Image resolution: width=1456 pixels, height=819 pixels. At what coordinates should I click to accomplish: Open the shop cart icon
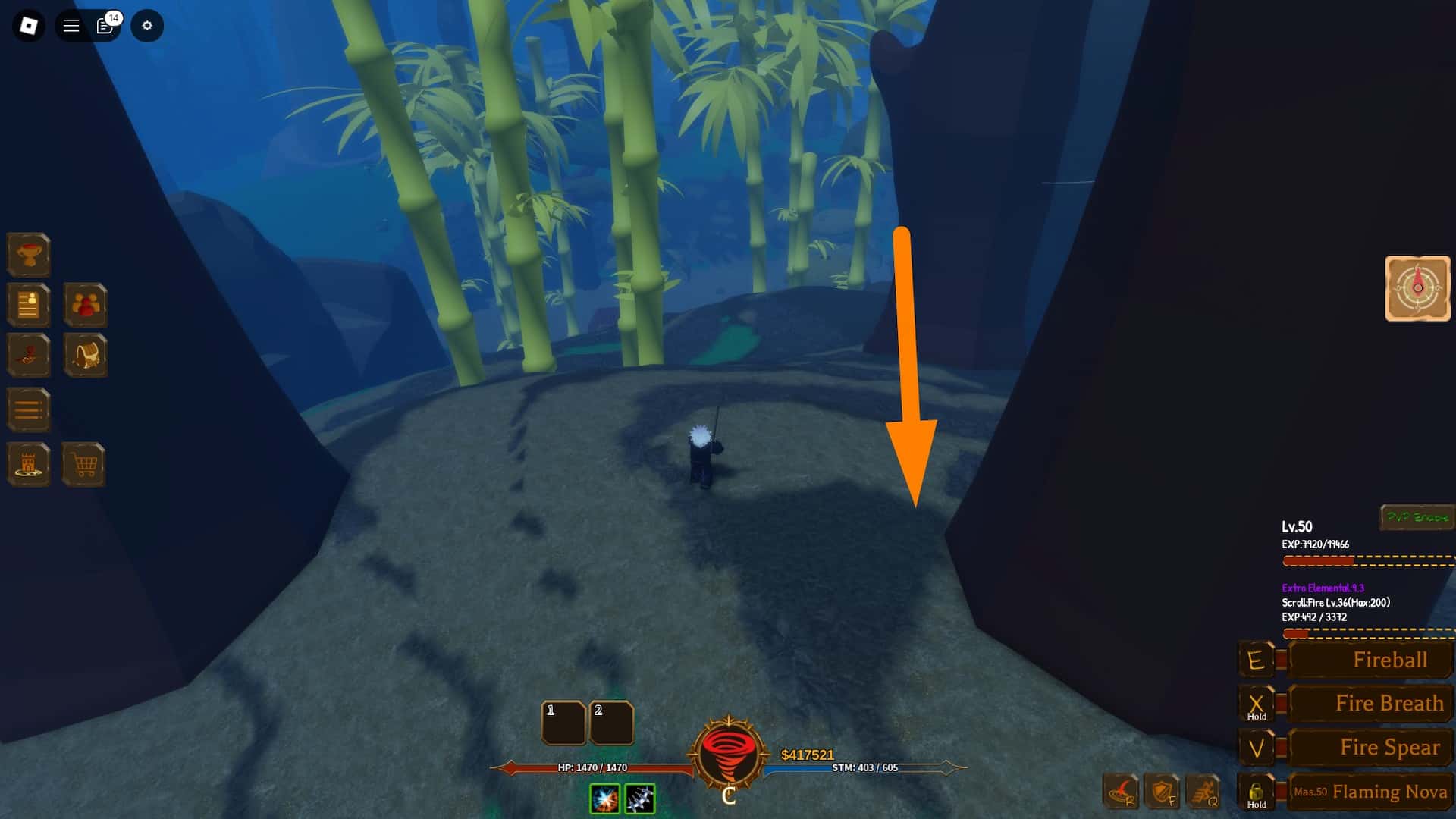click(86, 463)
